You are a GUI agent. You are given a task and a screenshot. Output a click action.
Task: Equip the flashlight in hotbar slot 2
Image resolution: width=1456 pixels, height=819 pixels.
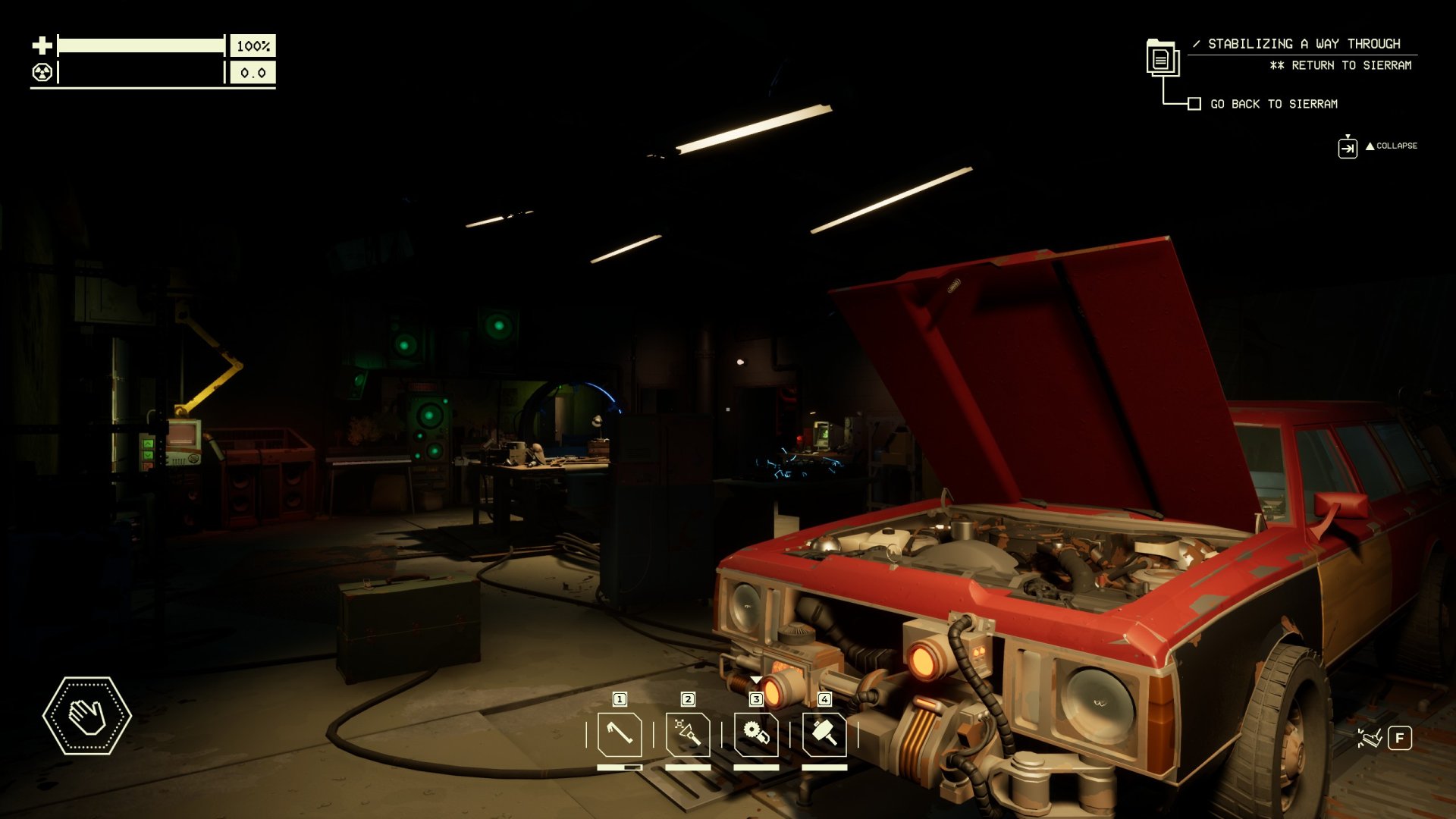(x=688, y=734)
